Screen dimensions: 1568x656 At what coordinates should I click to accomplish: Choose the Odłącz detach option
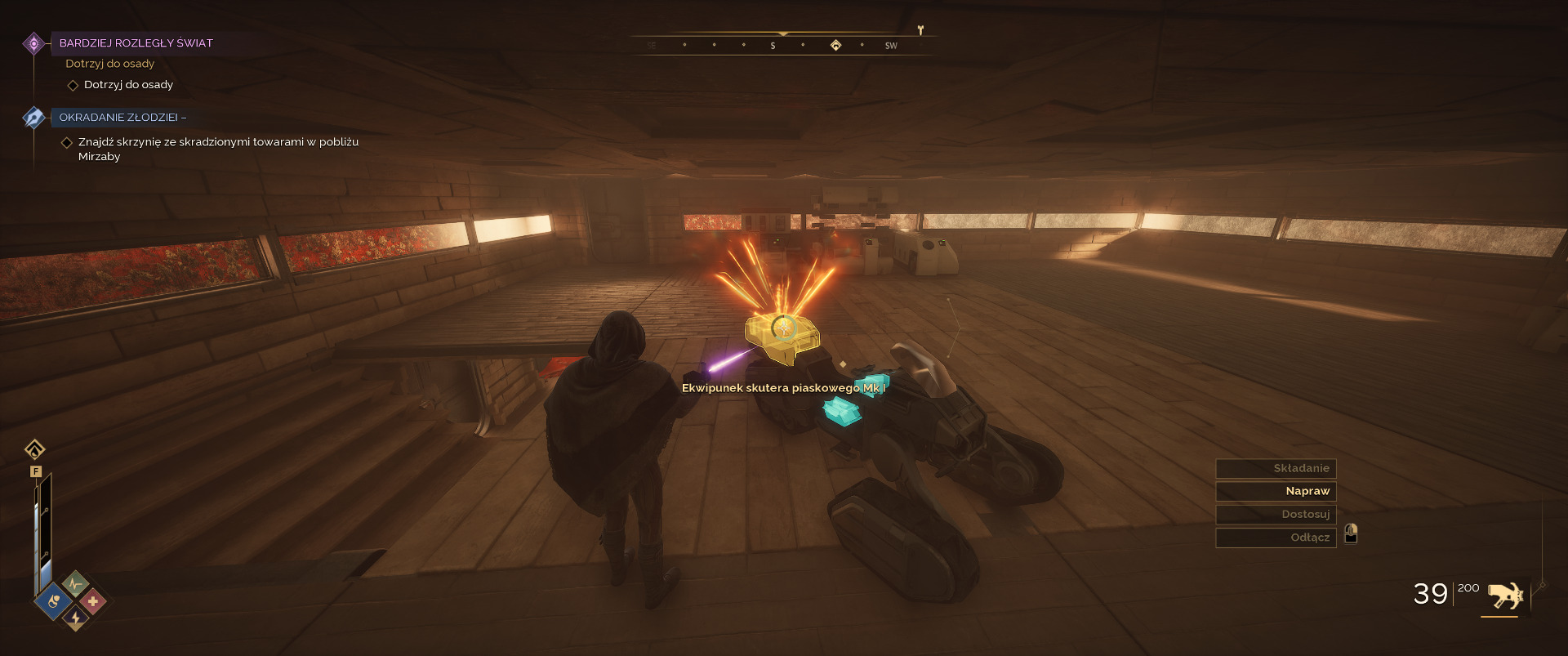pyautogui.click(x=1276, y=537)
